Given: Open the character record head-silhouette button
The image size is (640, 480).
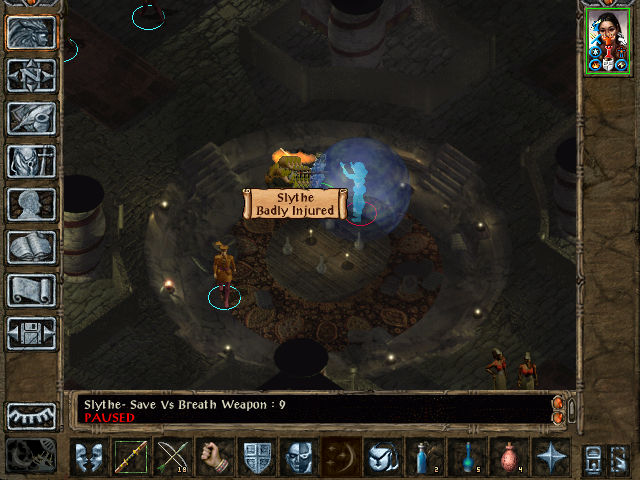Looking at the screenshot, I should point(31,203).
